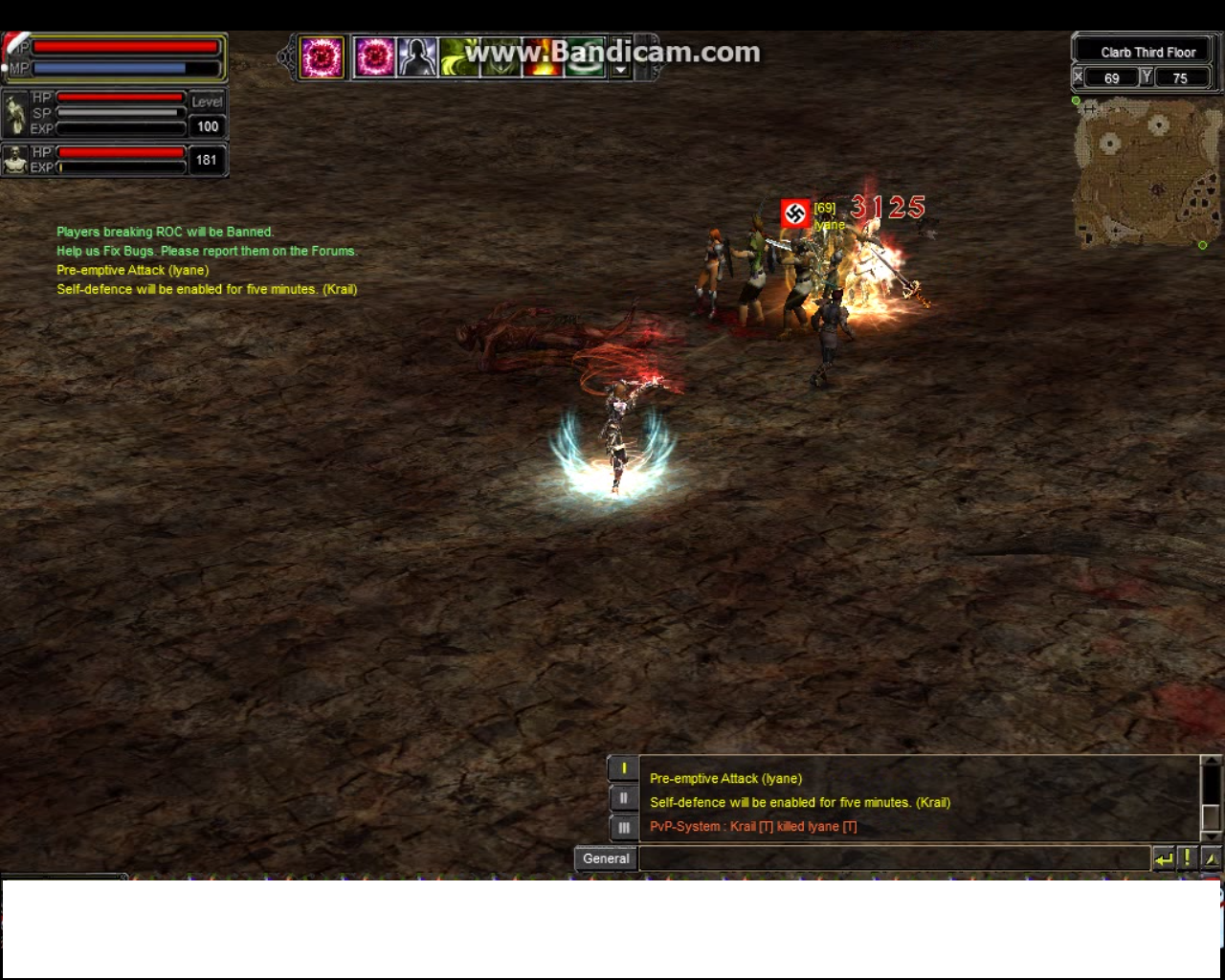
Task: Use the yellow-green swirl skill icon
Action: (459, 57)
